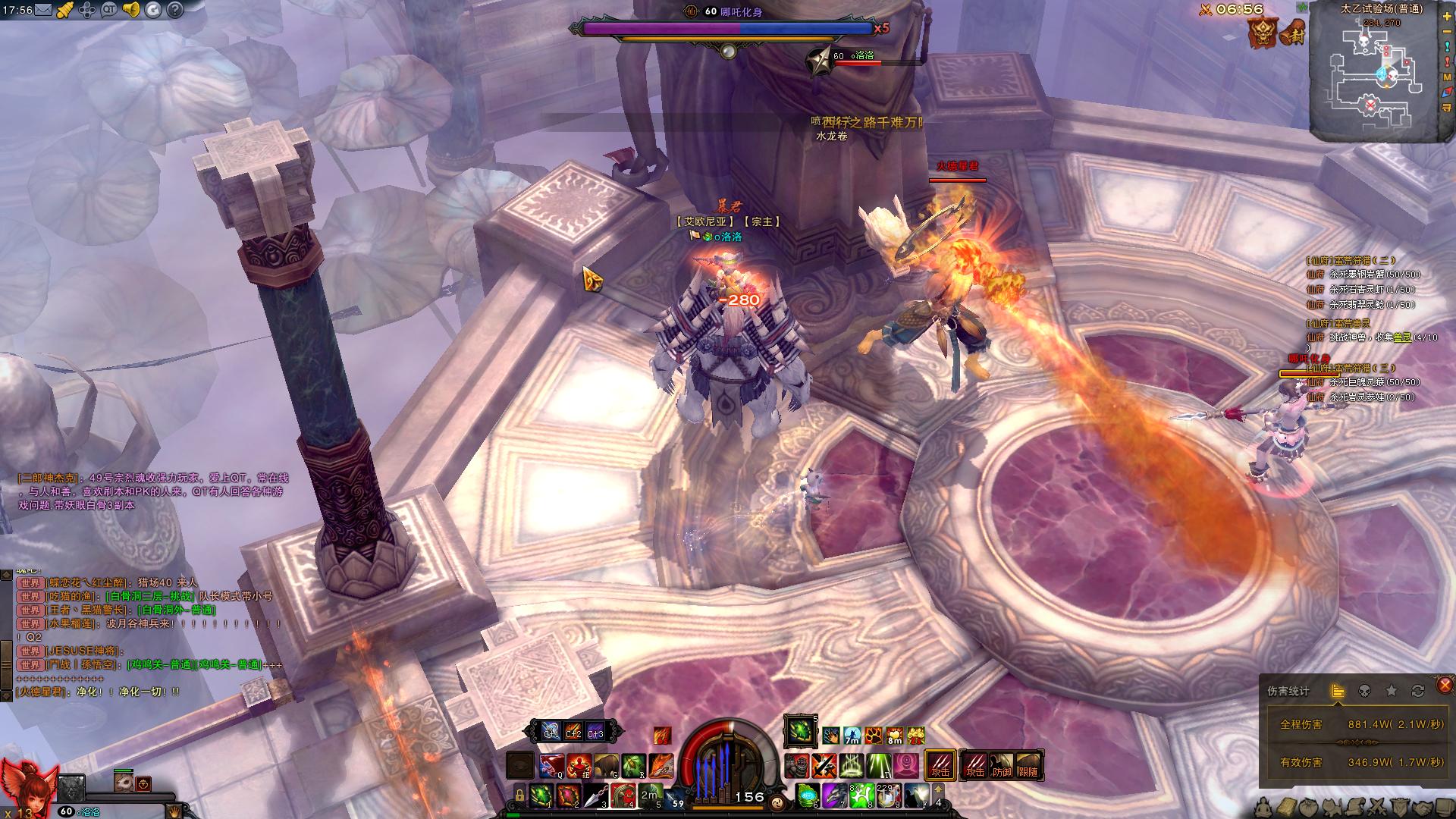This screenshot has height=819, width=1456.
Task: Toggle the hotbar padlock icon
Action: click(x=519, y=795)
